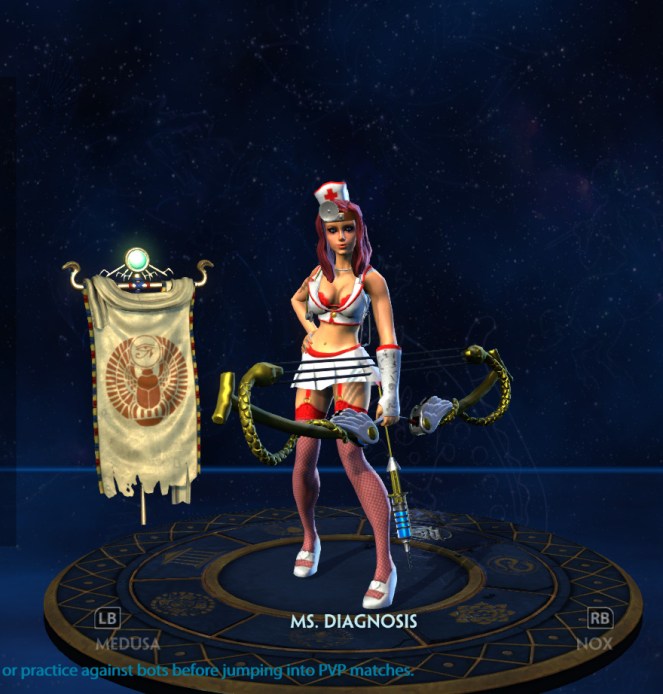
Task: Switch to the previous god Medusa
Action: [107, 630]
